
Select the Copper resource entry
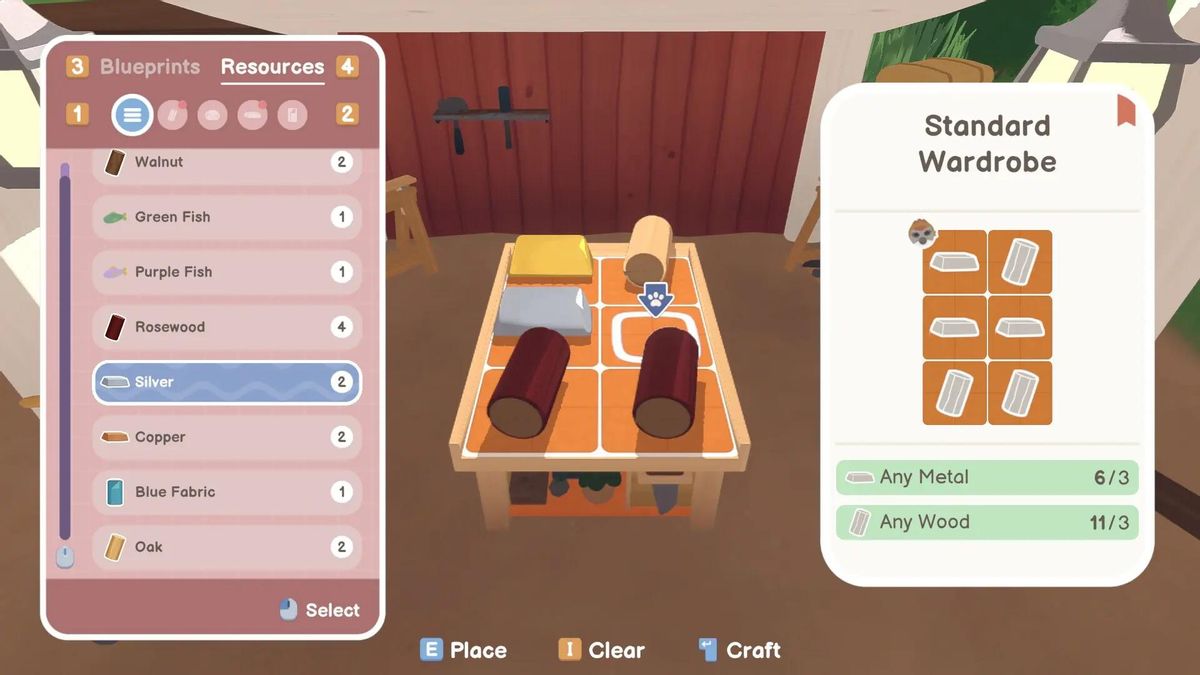click(x=227, y=437)
